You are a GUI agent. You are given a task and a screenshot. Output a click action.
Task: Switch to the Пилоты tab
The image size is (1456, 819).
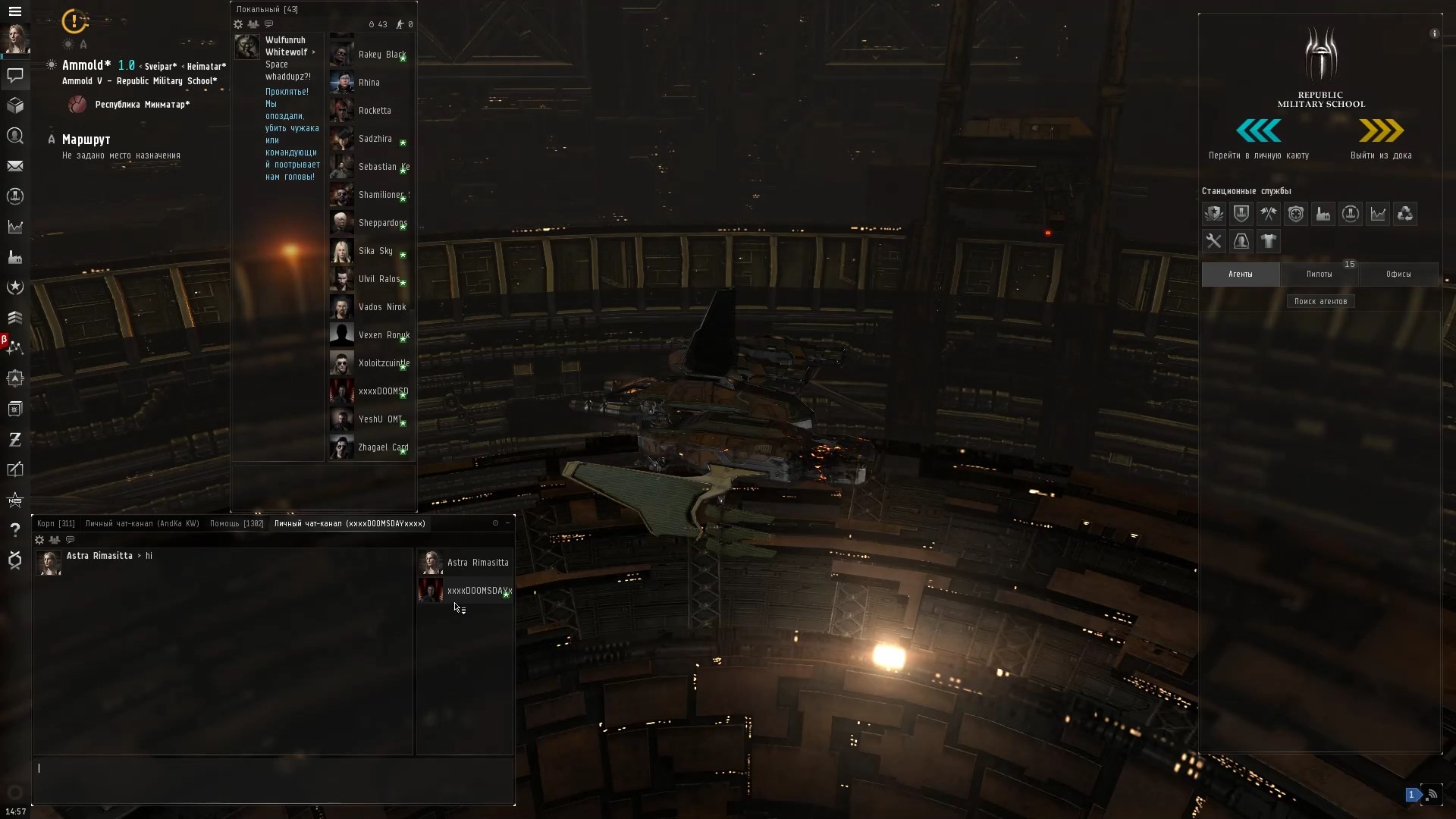point(1319,274)
